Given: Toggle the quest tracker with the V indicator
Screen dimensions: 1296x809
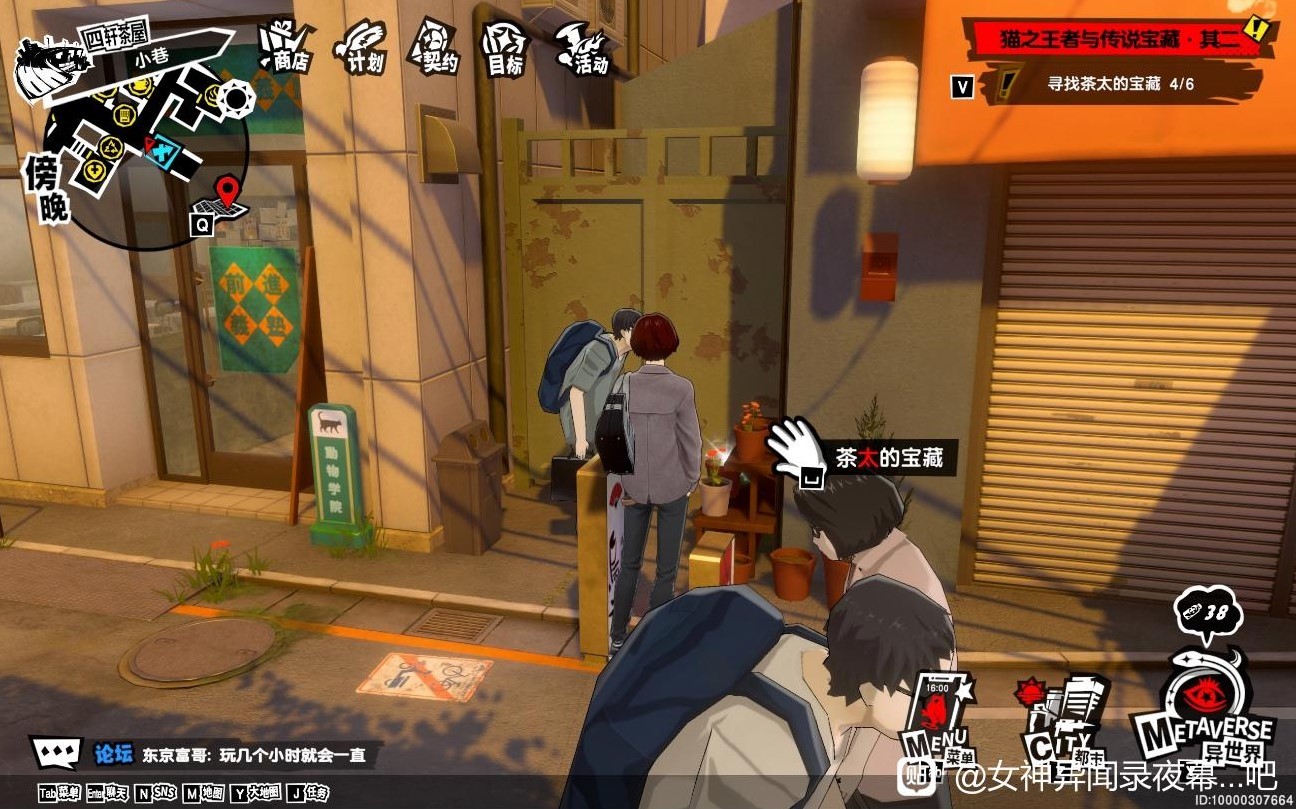Looking at the screenshot, I should click(960, 87).
